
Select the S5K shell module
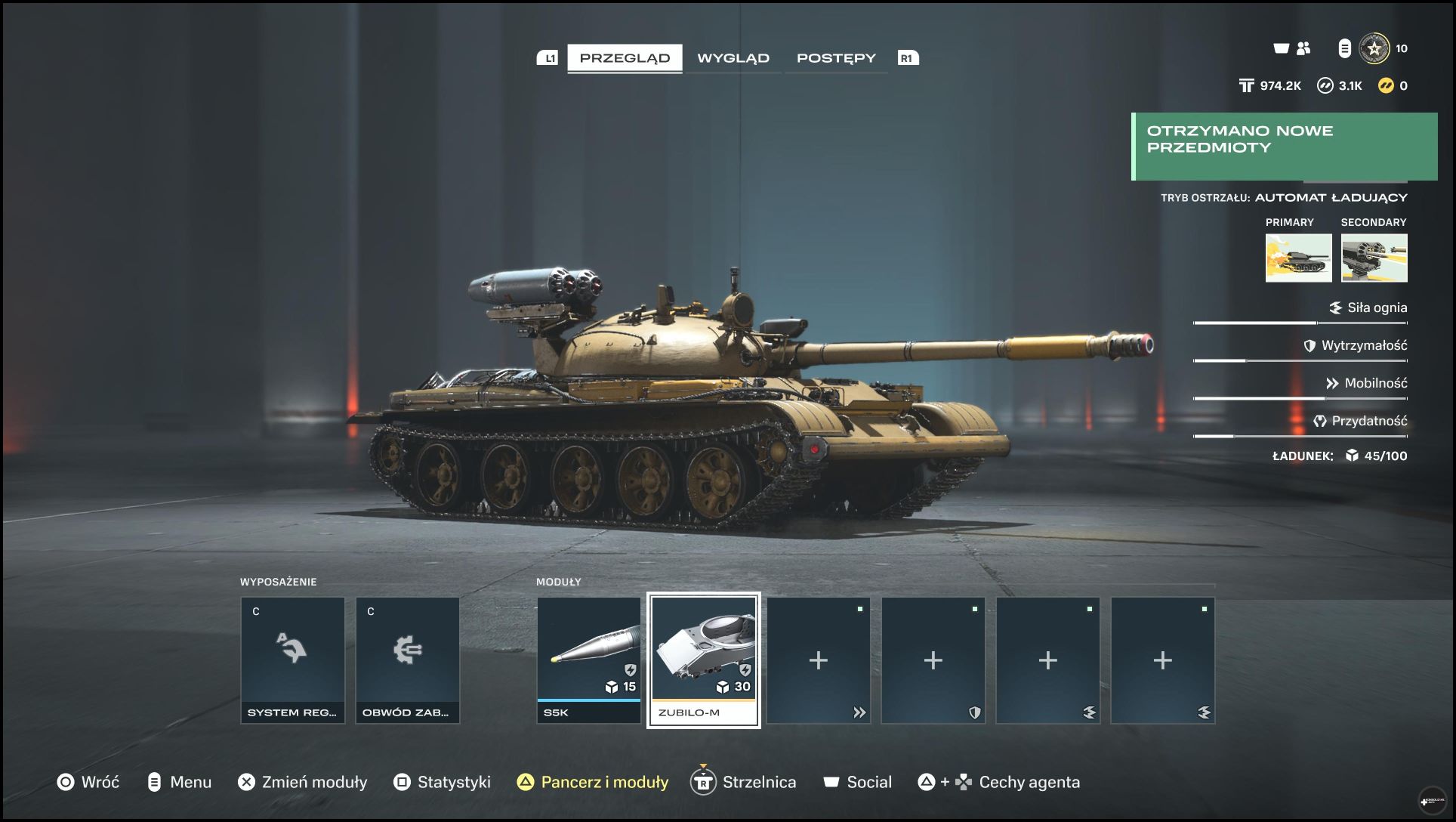tap(589, 660)
